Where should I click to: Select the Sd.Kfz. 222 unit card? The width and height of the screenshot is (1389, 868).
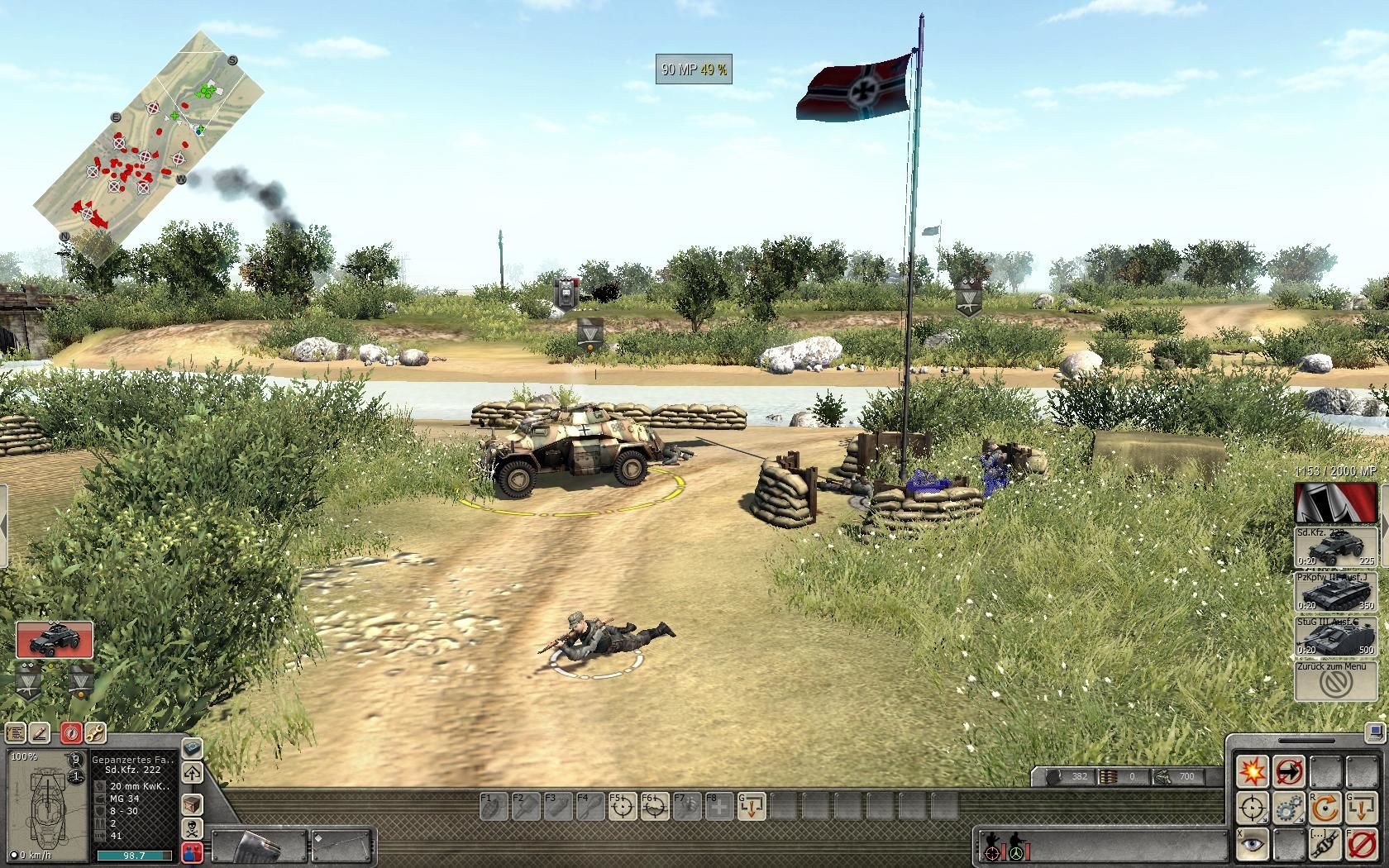(55, 640)
